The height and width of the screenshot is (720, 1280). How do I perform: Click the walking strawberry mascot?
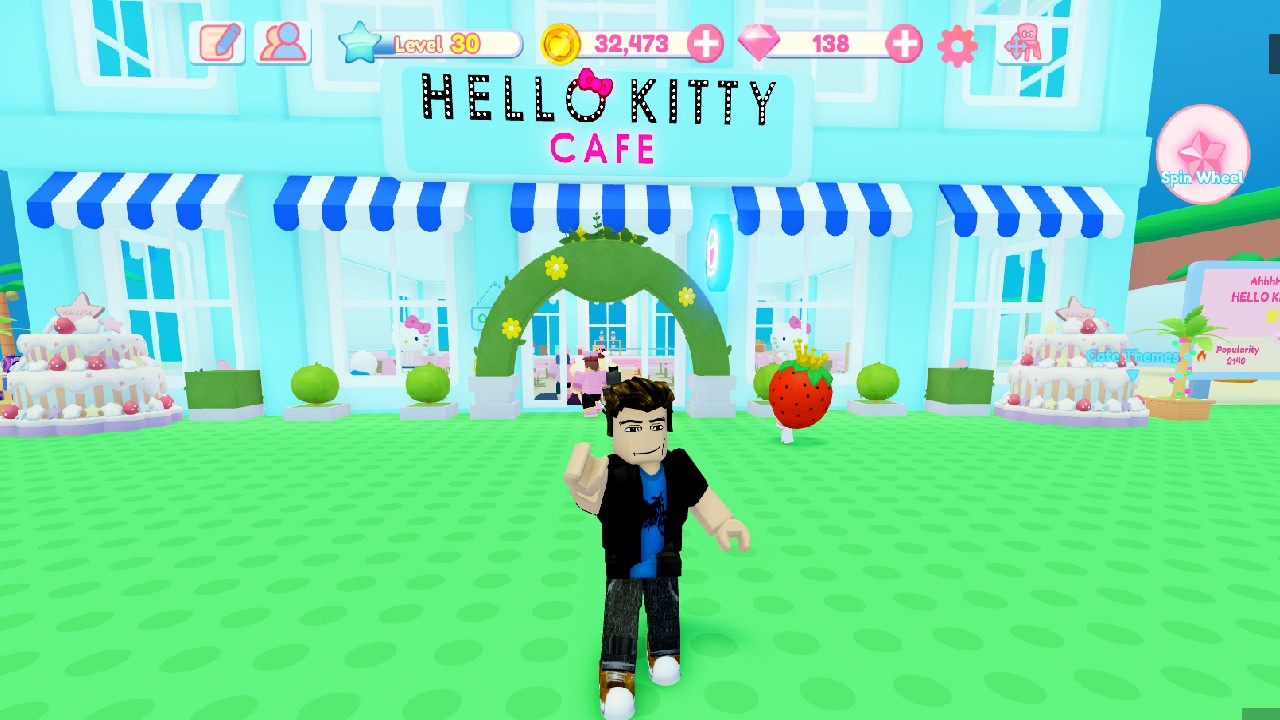click(798, 397)
